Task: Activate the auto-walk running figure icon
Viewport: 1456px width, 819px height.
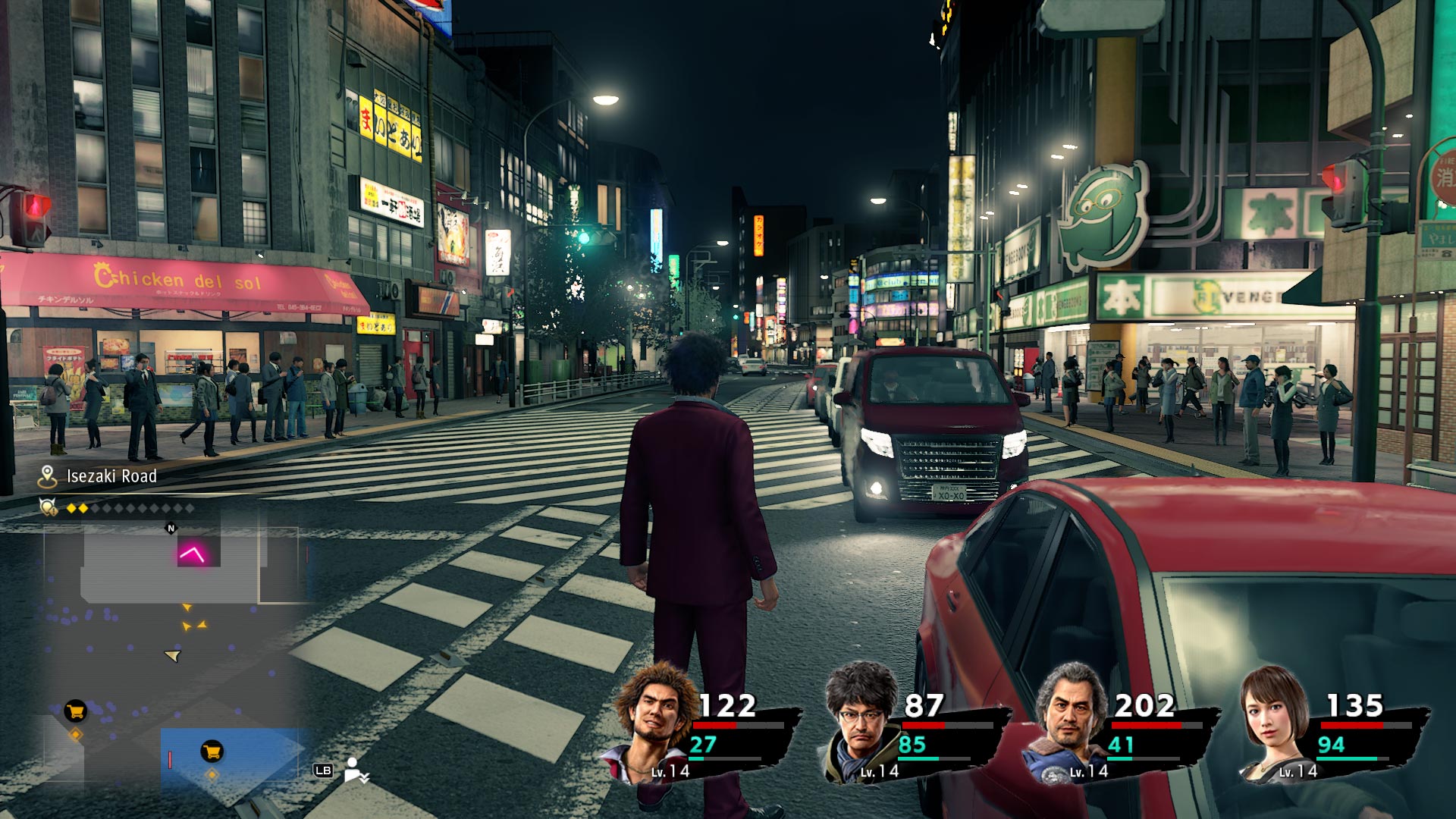Action: pyautogui.click(x=356, y=770)
